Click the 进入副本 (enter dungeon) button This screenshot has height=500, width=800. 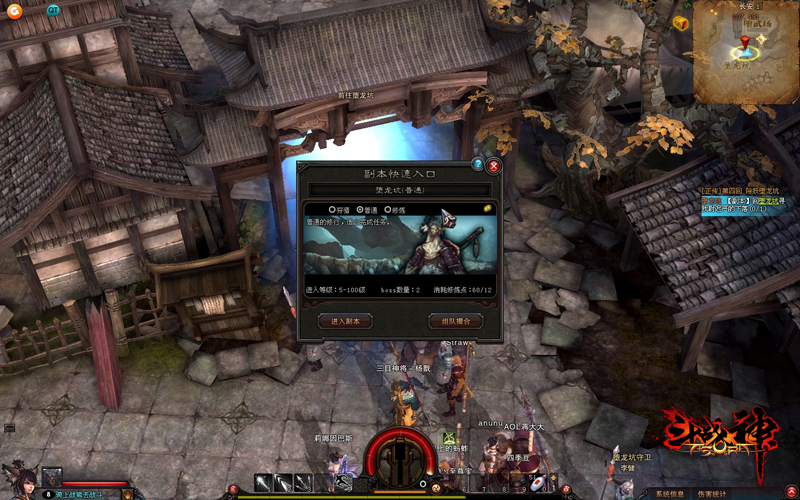click(x=345, y=321)
